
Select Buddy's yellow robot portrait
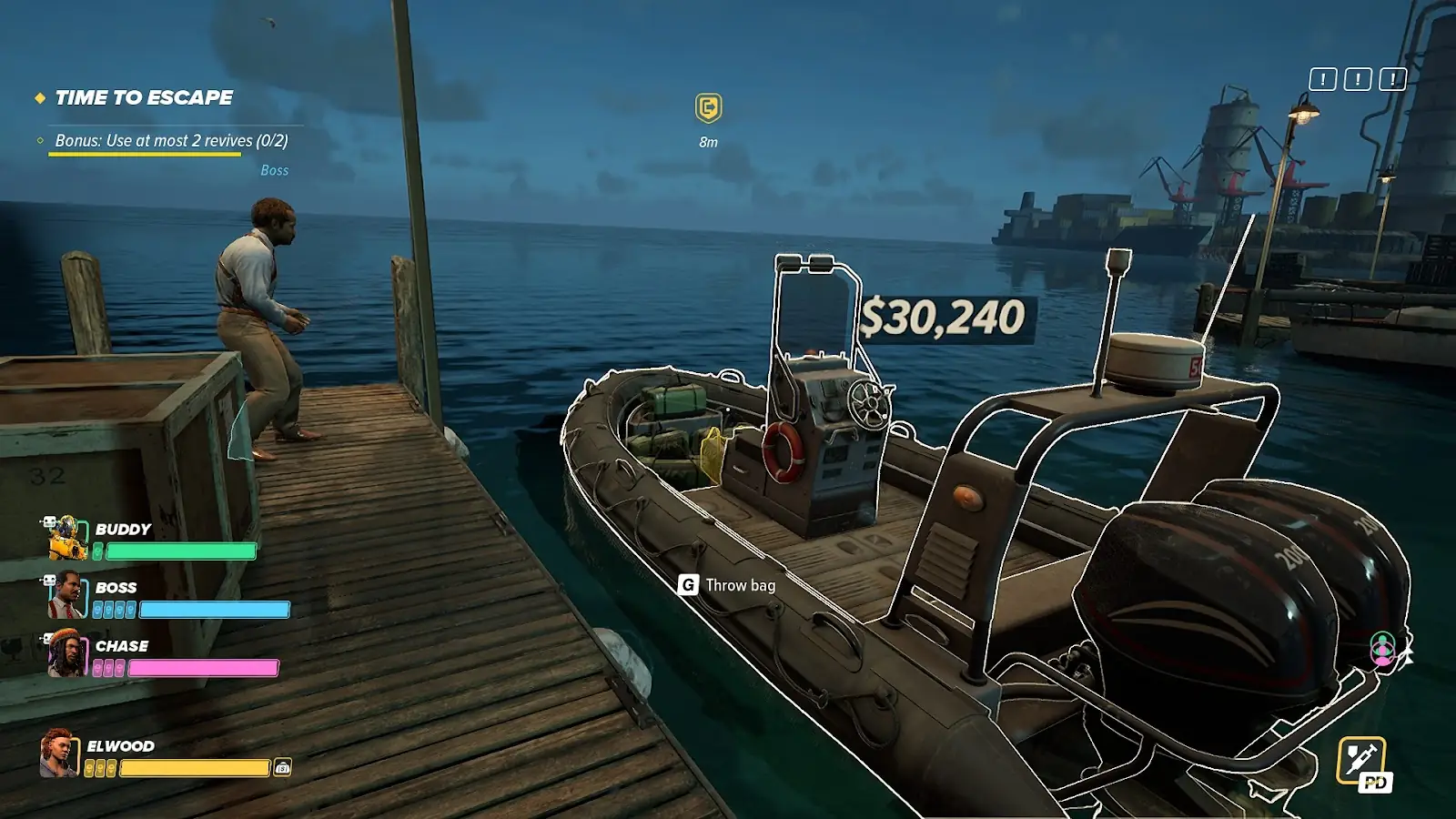[66, 538]
